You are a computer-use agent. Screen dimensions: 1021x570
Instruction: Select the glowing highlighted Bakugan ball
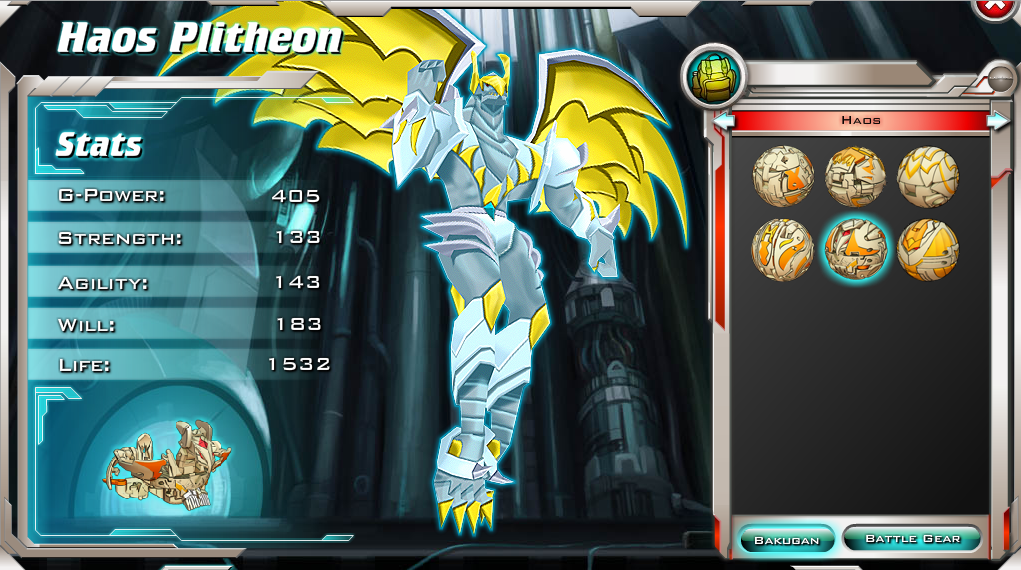pyautogui.click(x=855, y=249)
